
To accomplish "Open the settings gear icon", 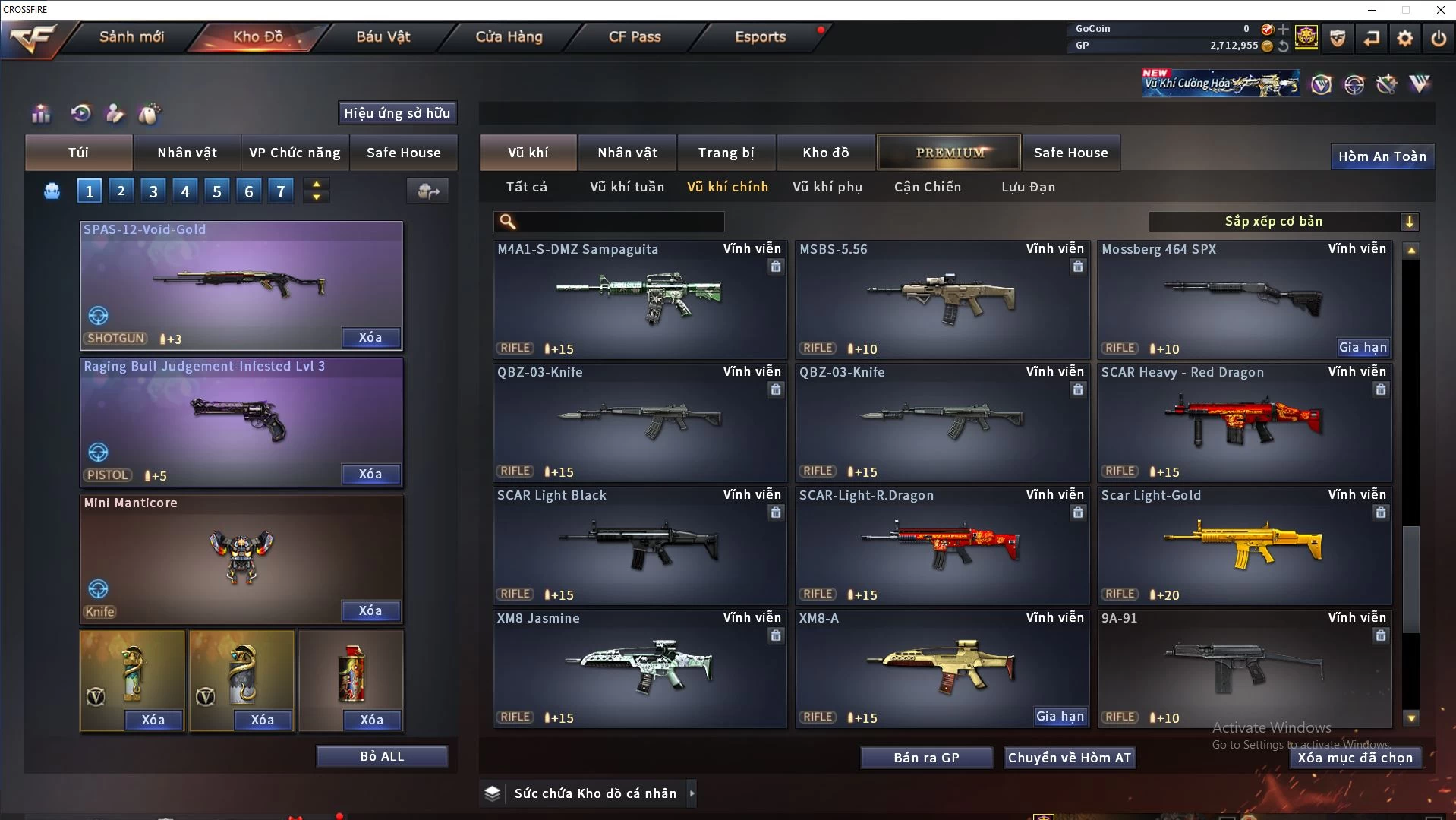I will click(1405, 37).
